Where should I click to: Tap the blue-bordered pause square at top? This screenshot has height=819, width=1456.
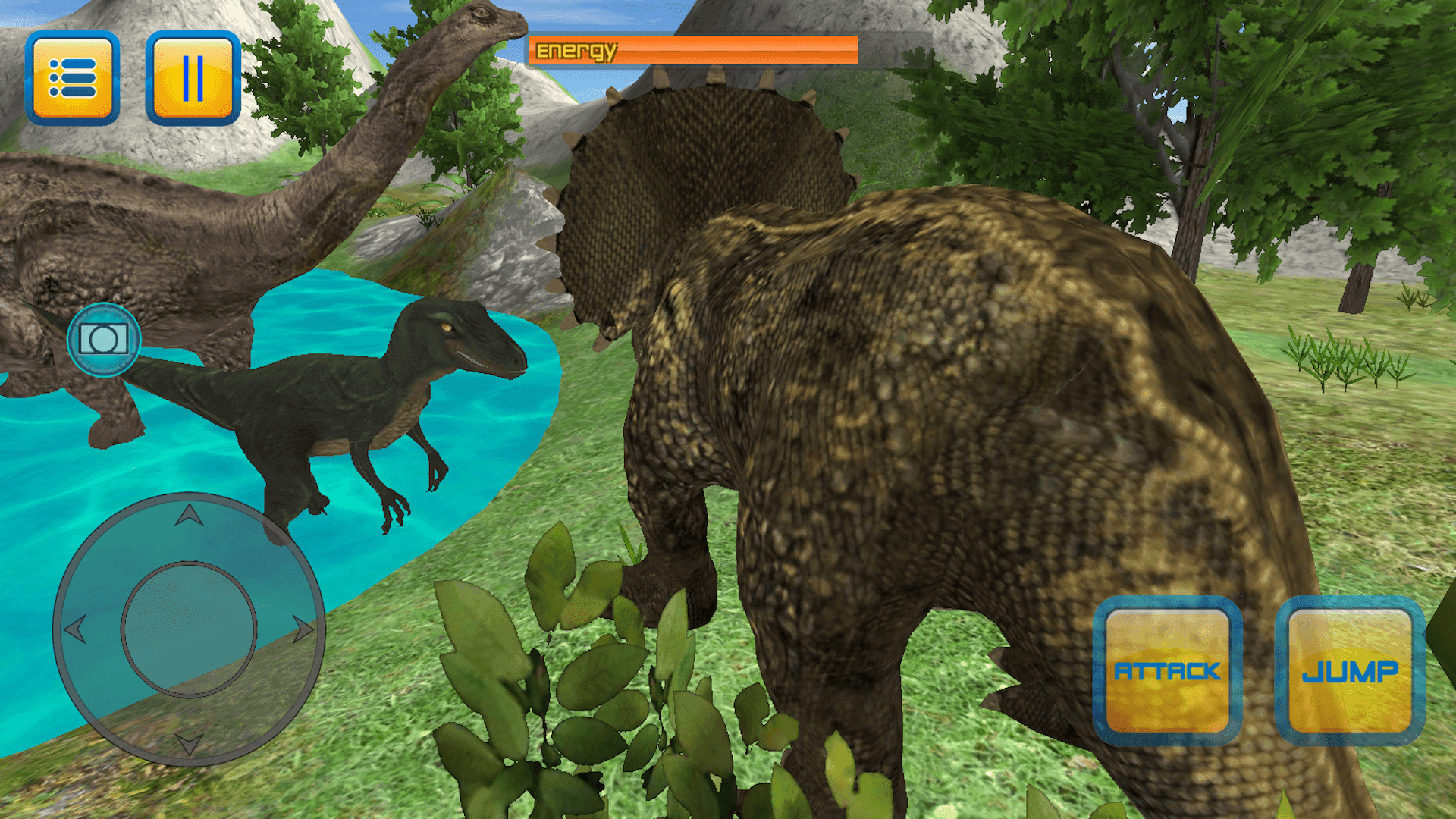[193, 78]
